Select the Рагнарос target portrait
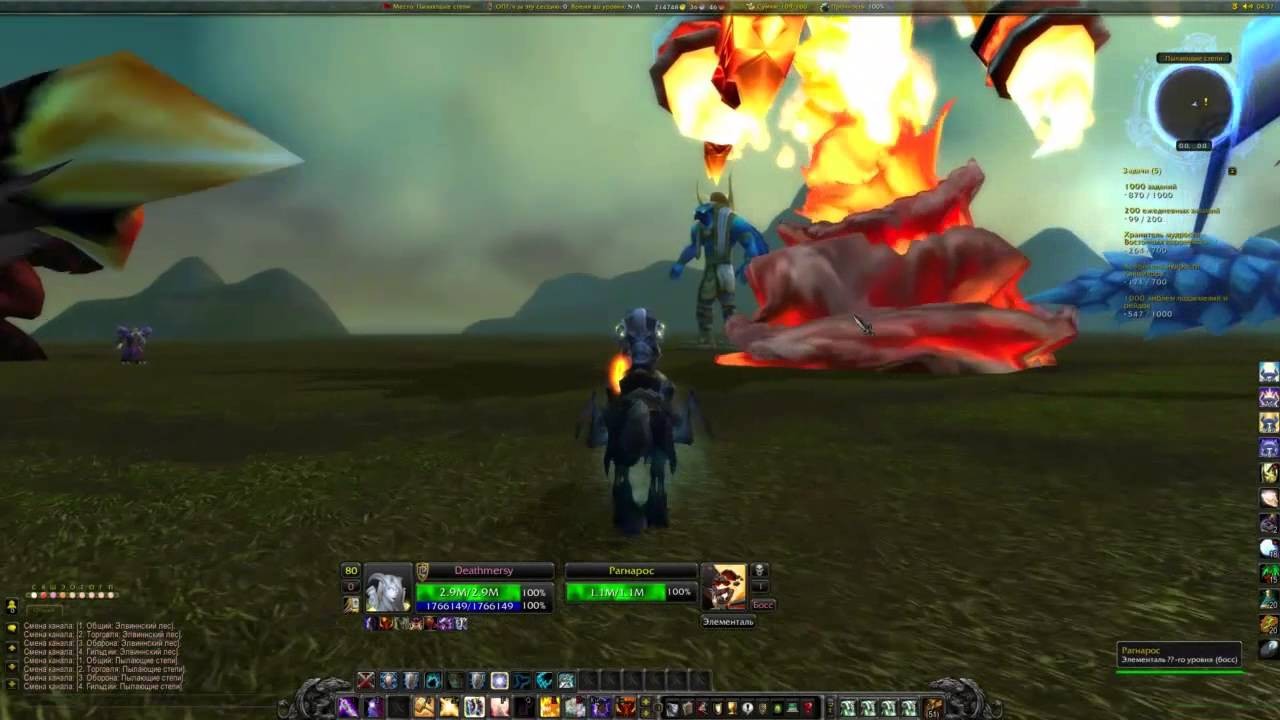Image resolution: width=1280 pixels, height=720 pixels. [x=723, y=588]
